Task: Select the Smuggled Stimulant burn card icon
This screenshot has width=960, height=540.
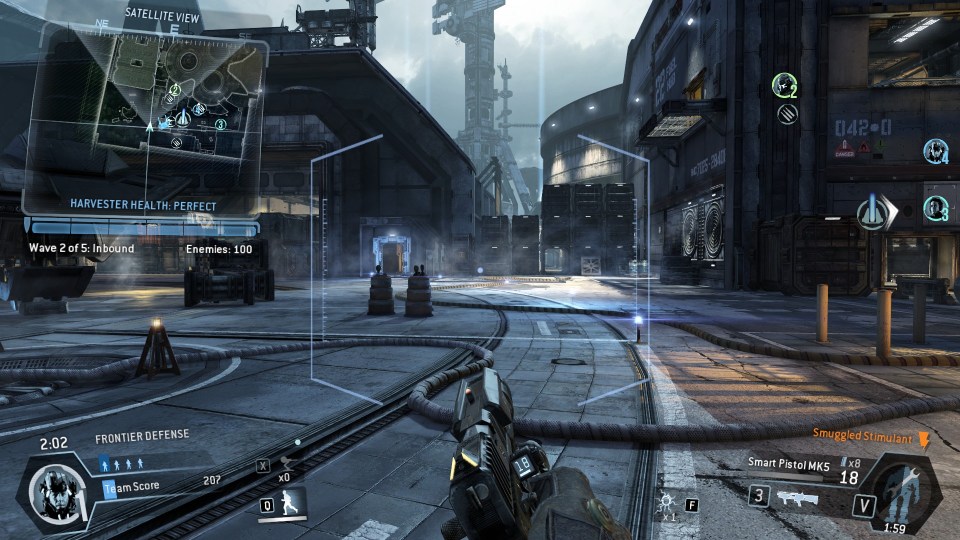Action: pos(923,439)
